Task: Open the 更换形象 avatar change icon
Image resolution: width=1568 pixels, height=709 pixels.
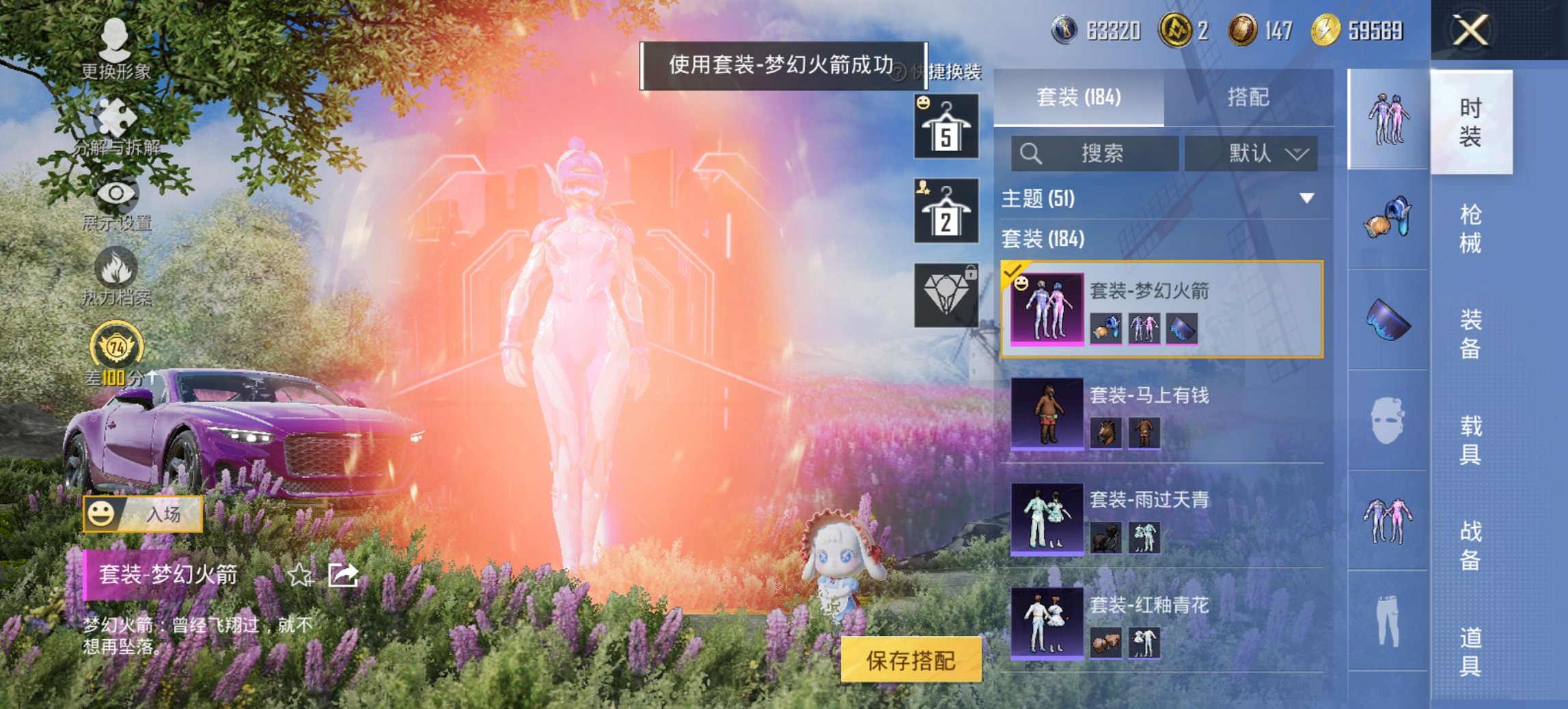Action: tap(116, 38)
